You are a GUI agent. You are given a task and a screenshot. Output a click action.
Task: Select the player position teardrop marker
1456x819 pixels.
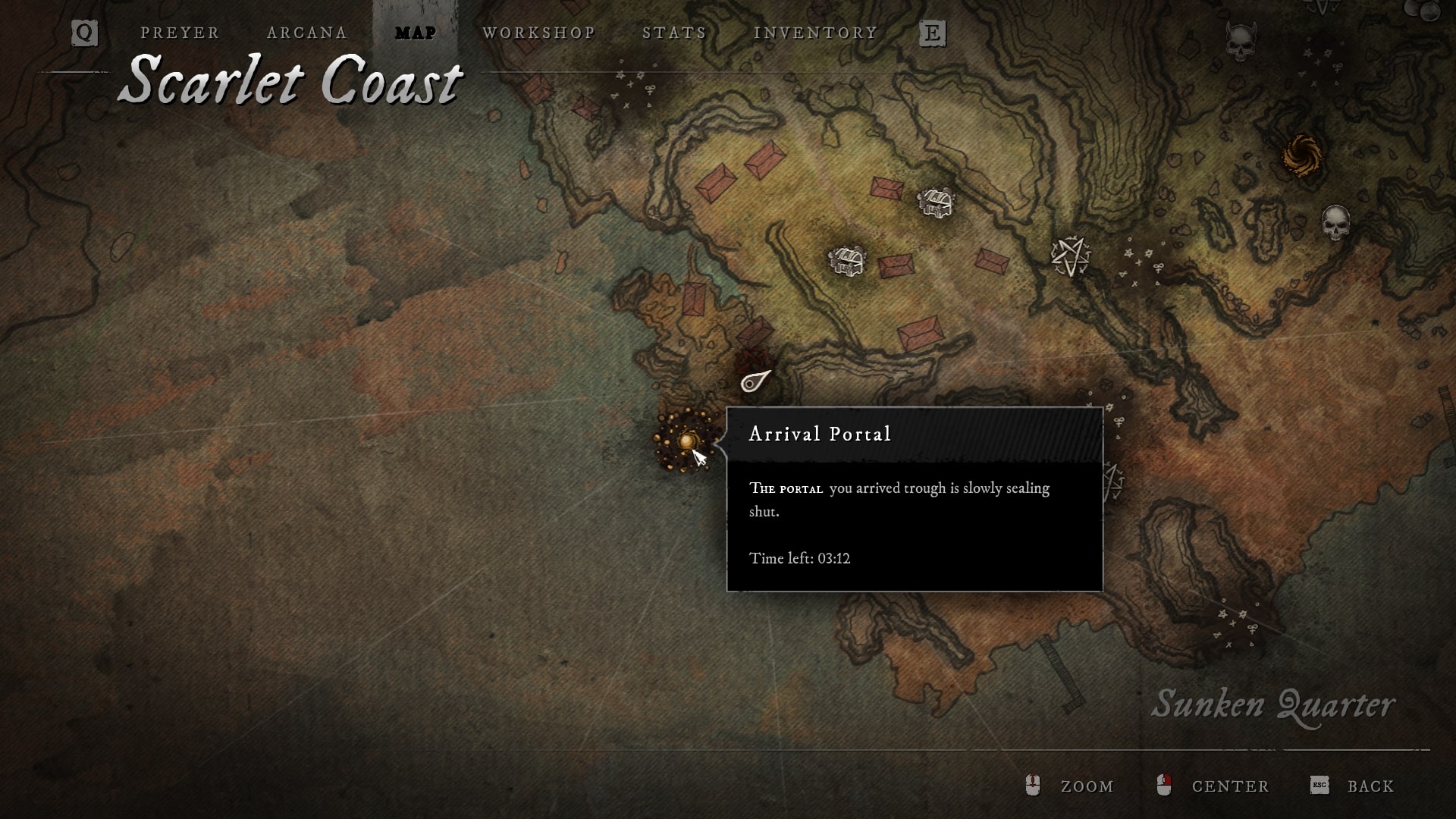[754, 381]
